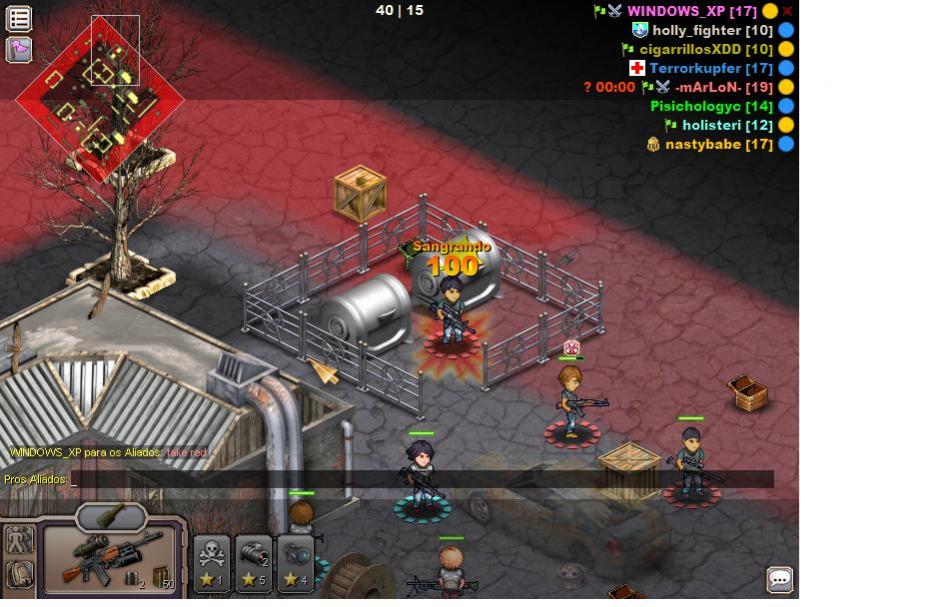Use the five-star scope ability
This screenshot has width=951, height=607.
click(x=254, y=562)
